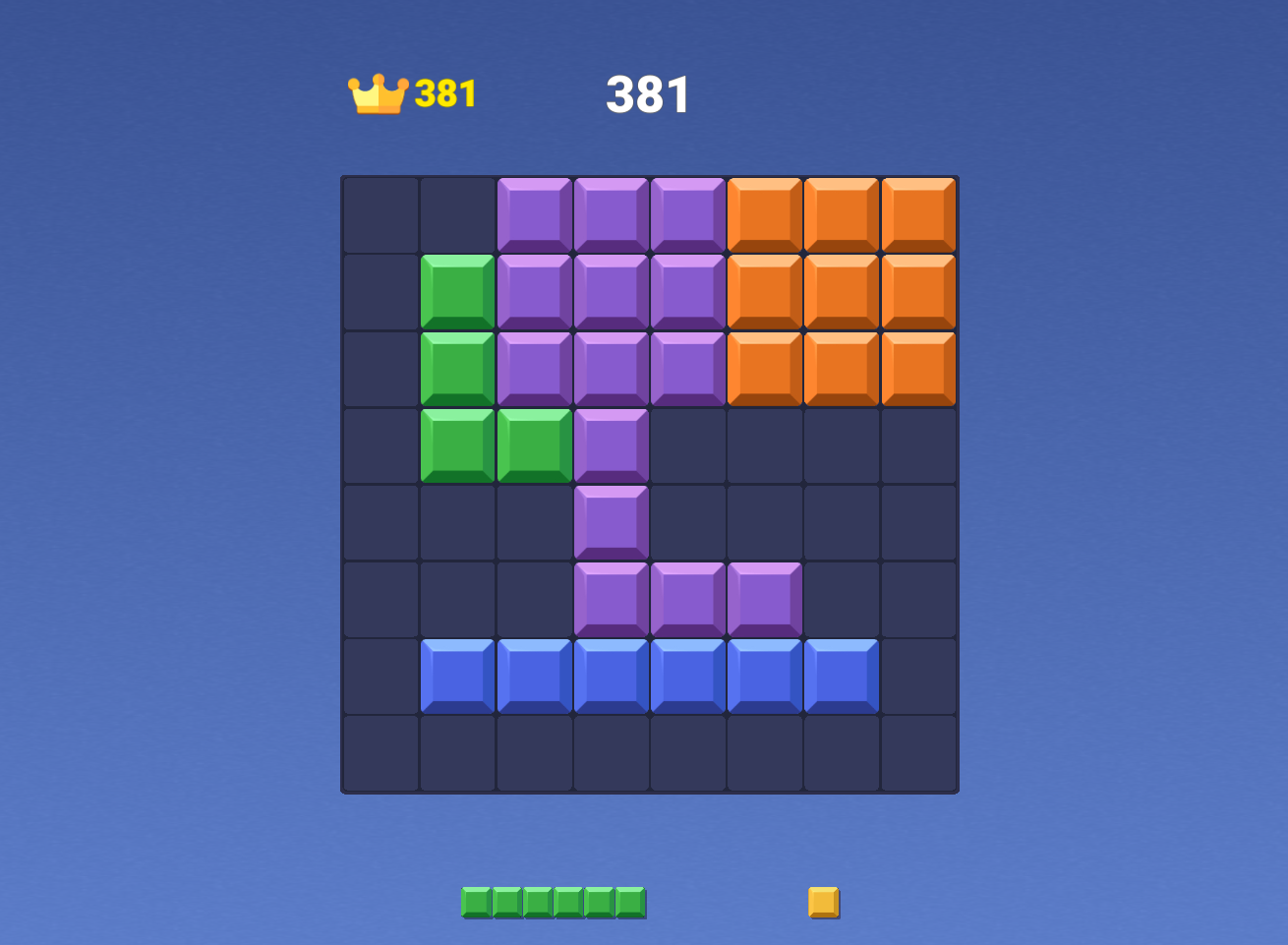Select the green six-block bar piece
Screen dimensions: 1288x945
pyautogui.click(x=554, y=902)
